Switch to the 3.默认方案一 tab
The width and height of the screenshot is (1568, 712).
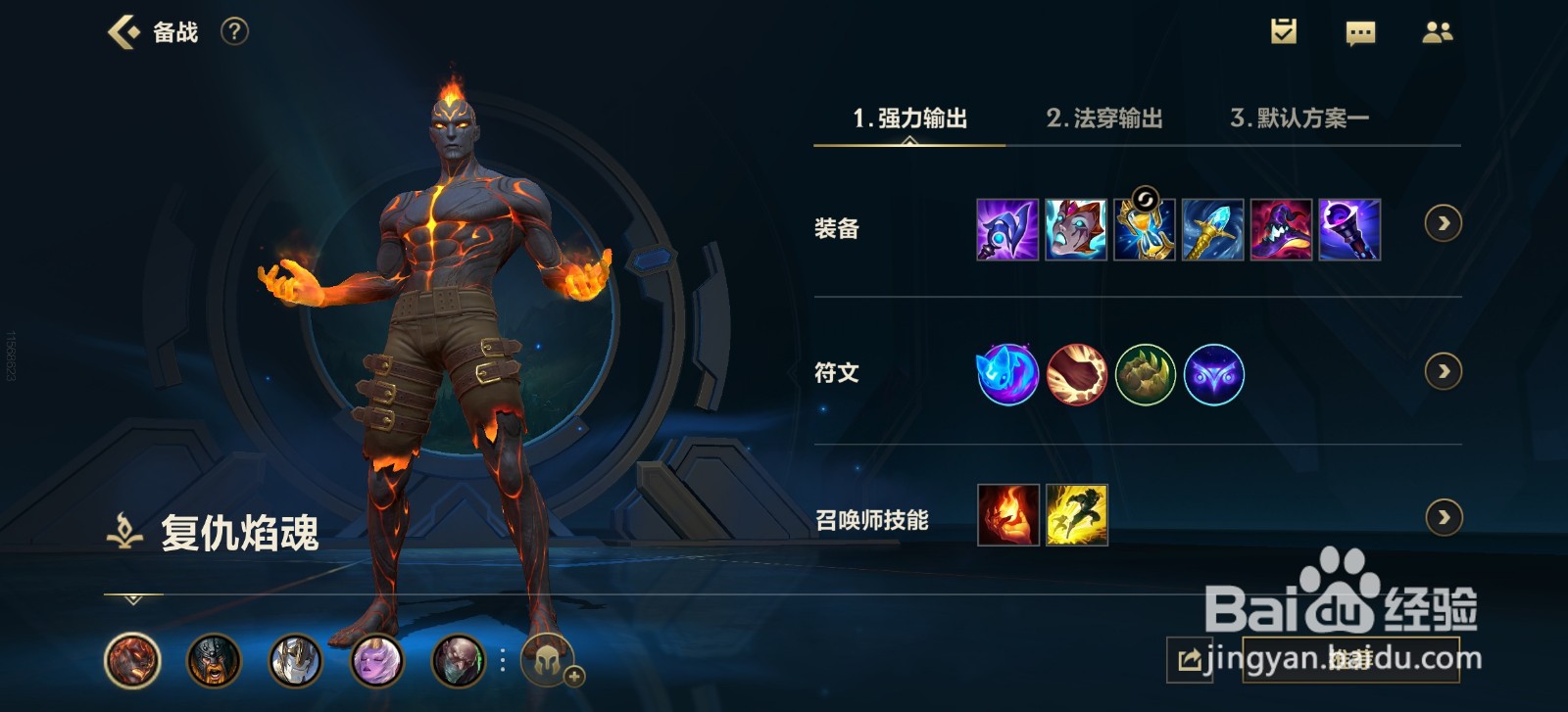click(x=1303, y=118)
